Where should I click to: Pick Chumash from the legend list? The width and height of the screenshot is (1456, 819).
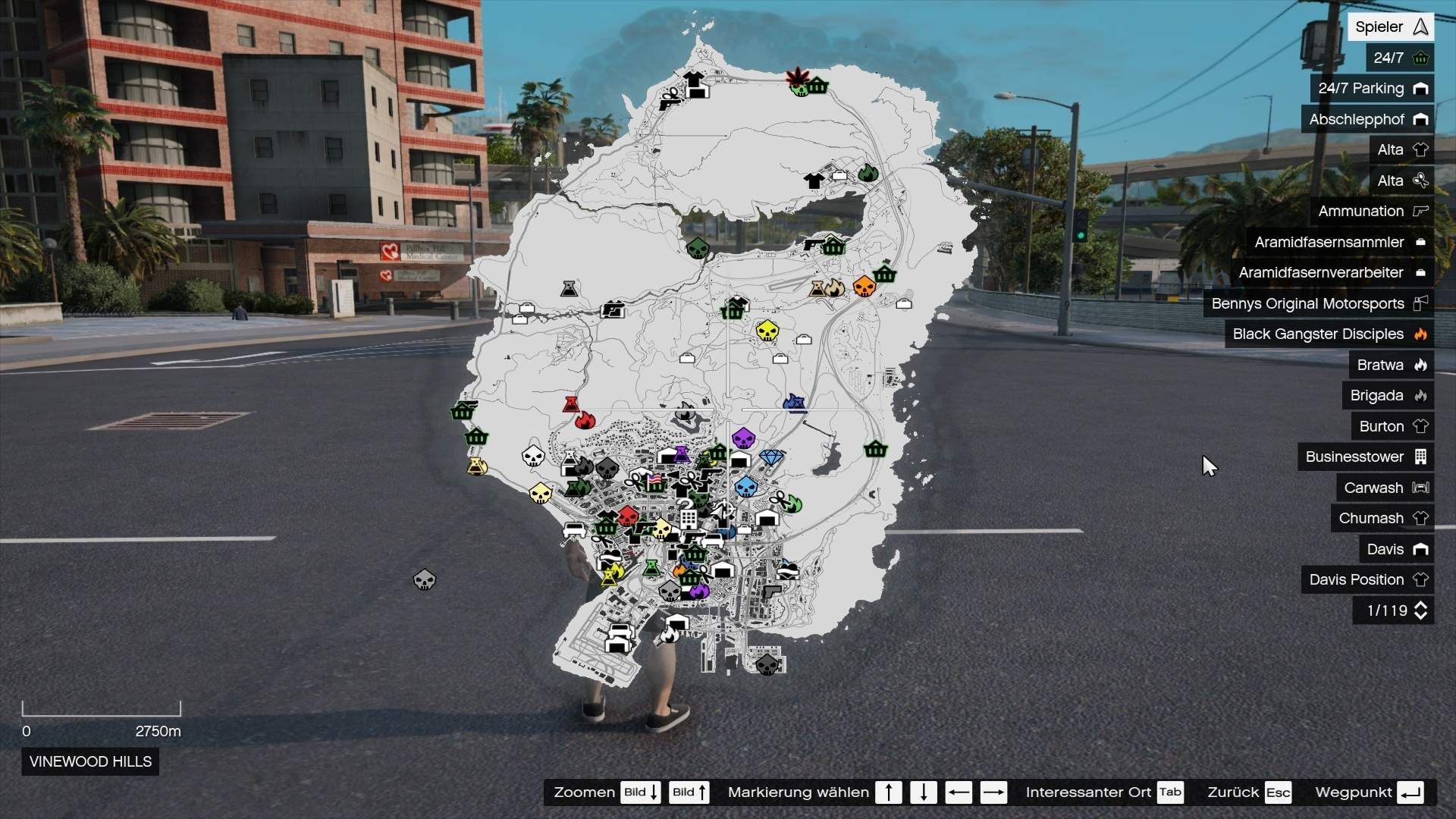pos(1382,519)
